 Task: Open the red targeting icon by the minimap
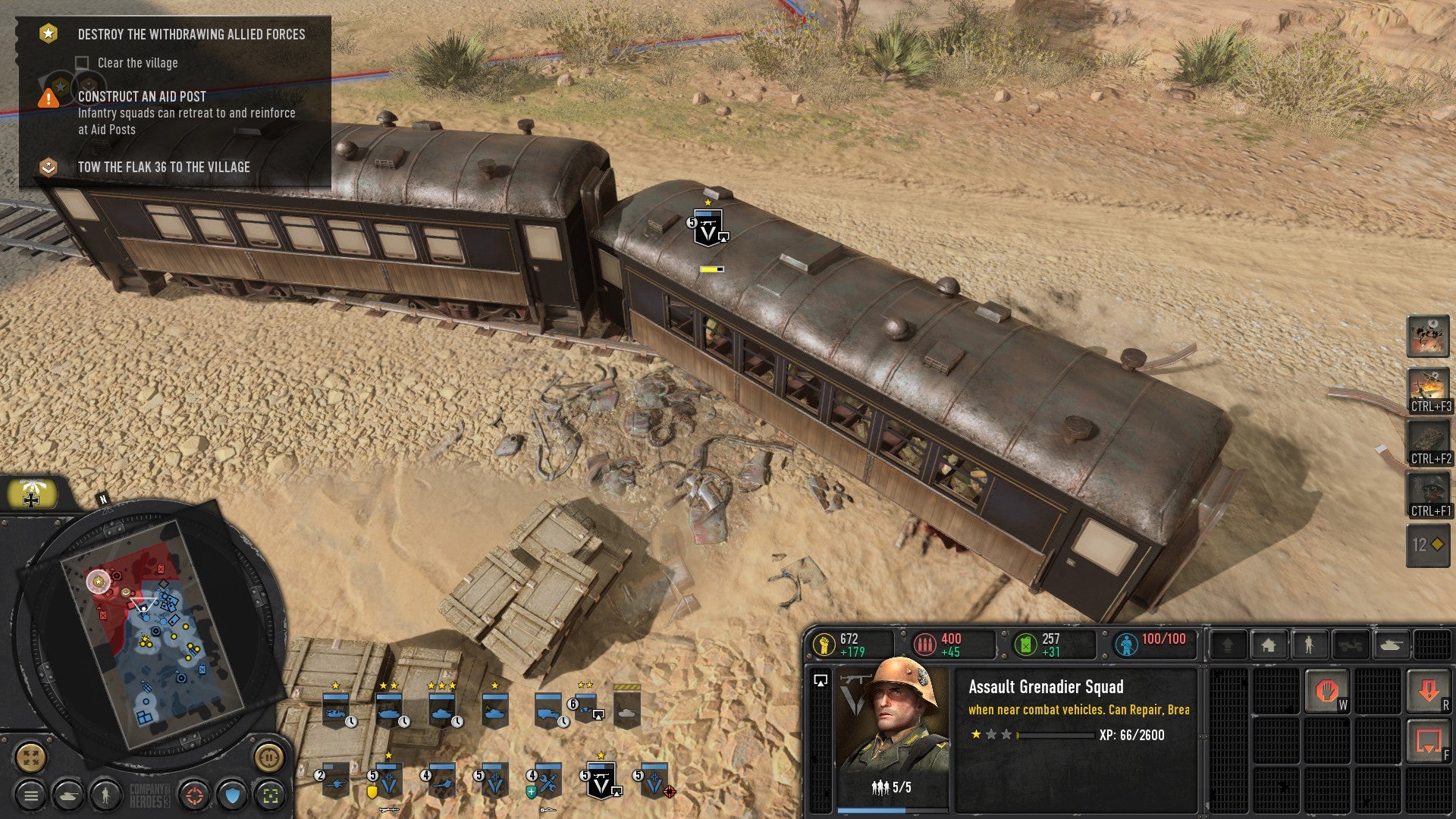[195, 795]
